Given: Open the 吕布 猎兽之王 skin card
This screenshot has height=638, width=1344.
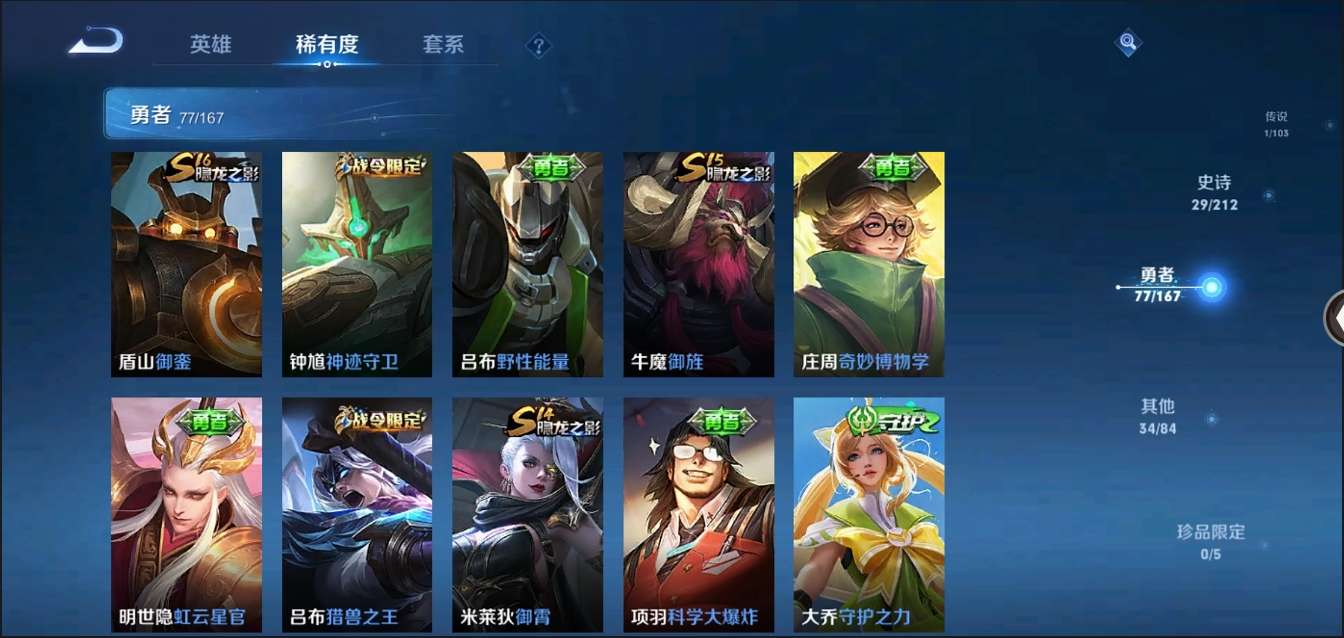Looking at the screenshot, I should pos(357,514).
